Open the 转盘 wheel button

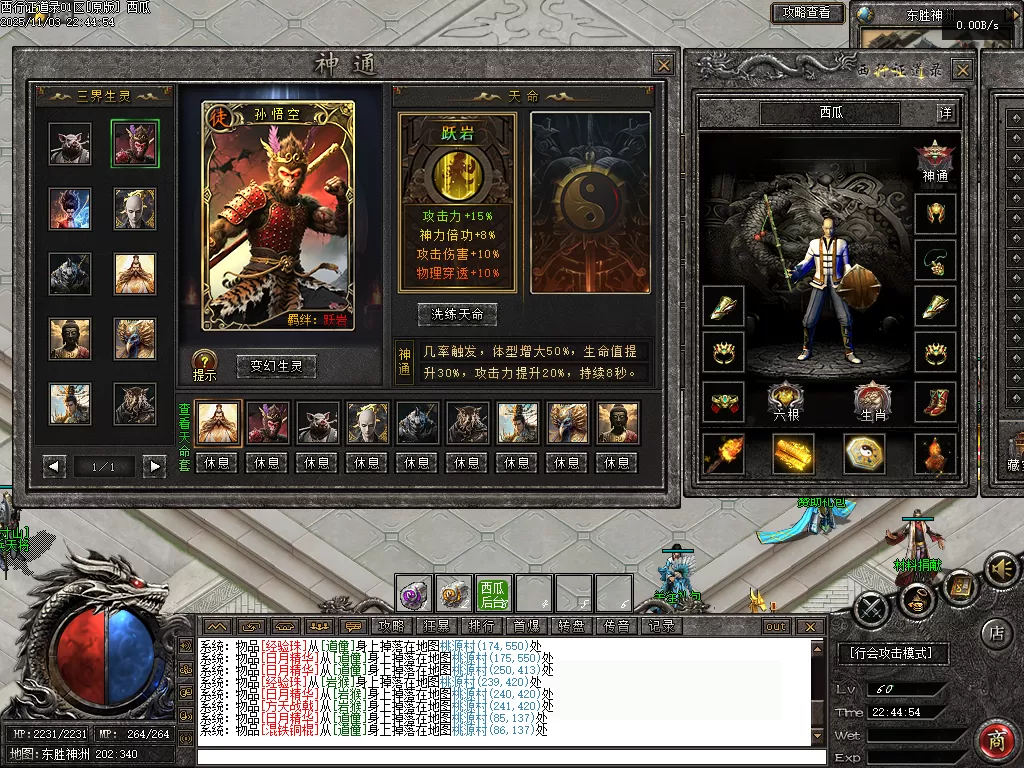coord(571,626)
